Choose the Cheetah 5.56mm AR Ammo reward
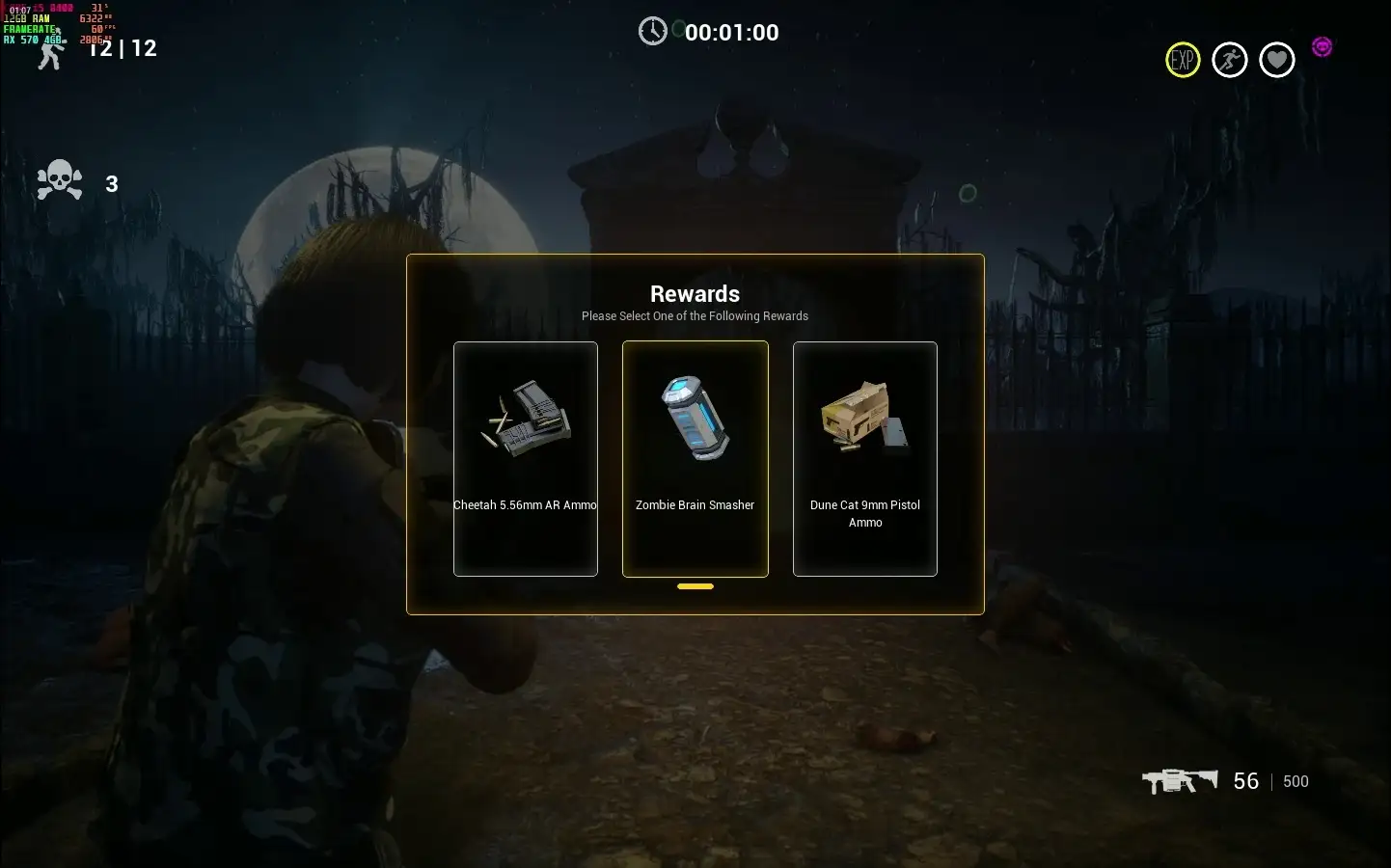 click(x=526, y=458)
